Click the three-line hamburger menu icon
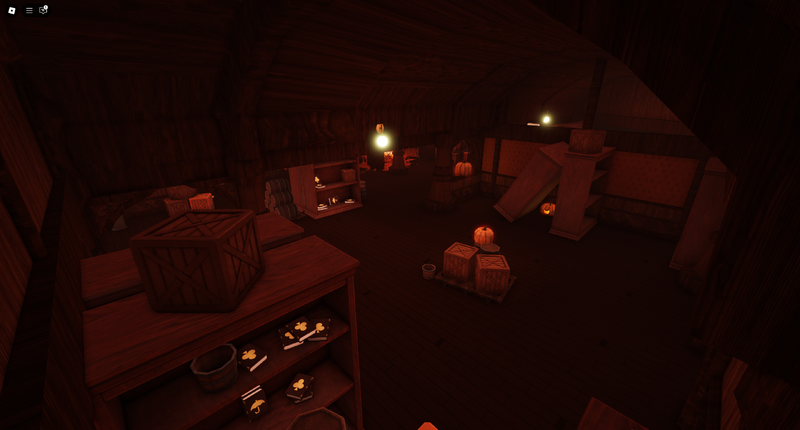Image resolution: width=800 pixels, height=430 pixels. 29,10
